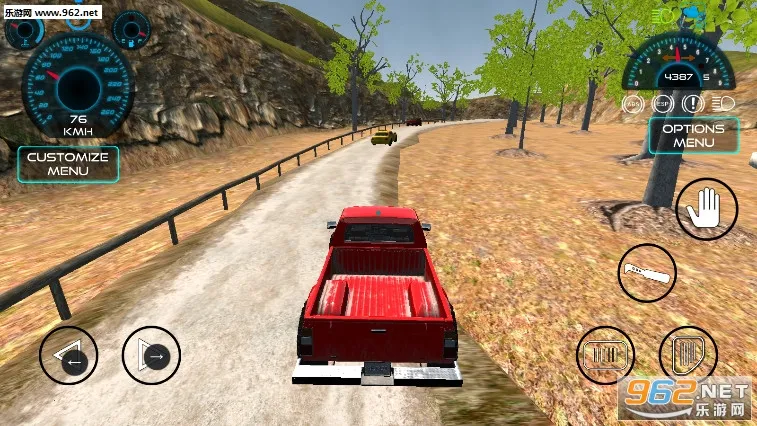This screenshot has height=426, width=757.
Task: Open the Customize Menu
Action: point(68,164)
